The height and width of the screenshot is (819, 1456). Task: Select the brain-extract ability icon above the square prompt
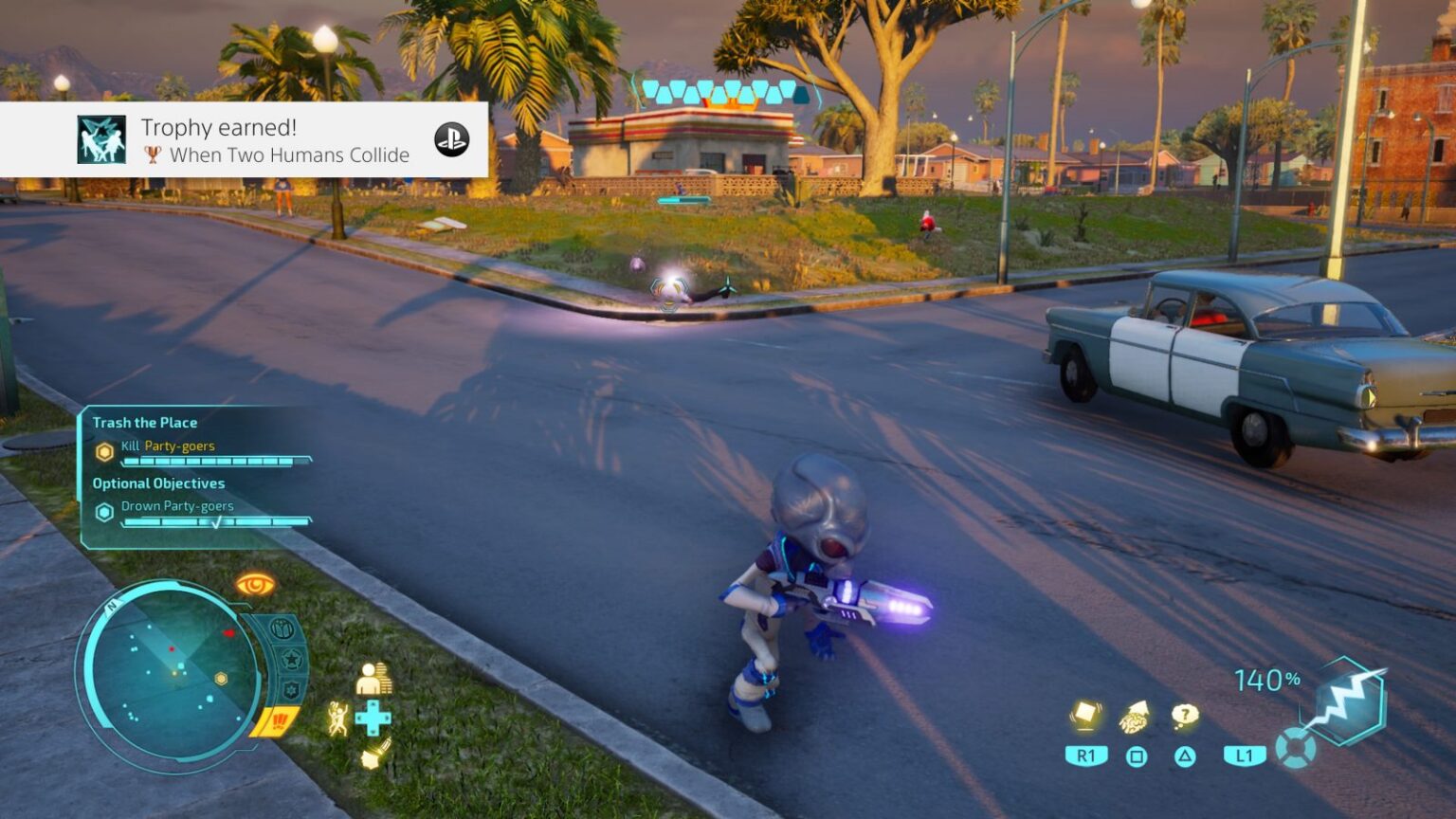pos(1134,716)
